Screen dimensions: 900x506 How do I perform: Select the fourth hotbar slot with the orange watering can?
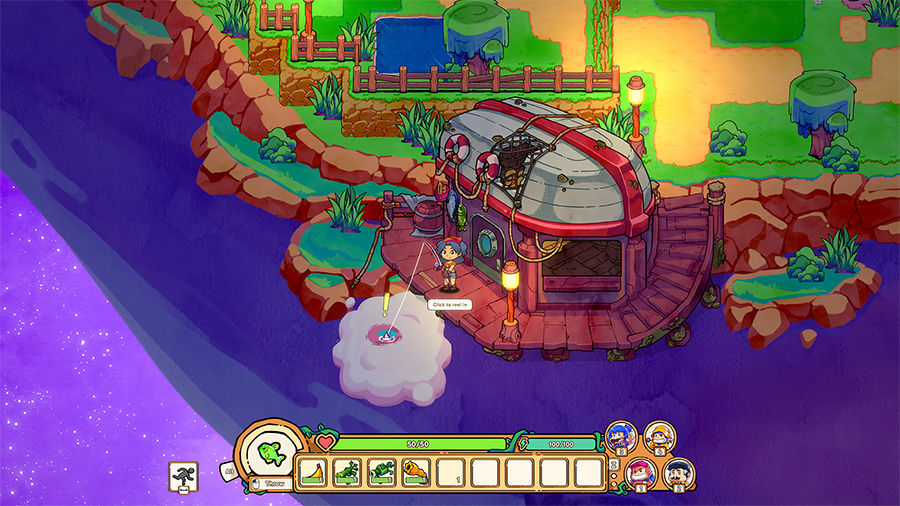coord(416,472)
